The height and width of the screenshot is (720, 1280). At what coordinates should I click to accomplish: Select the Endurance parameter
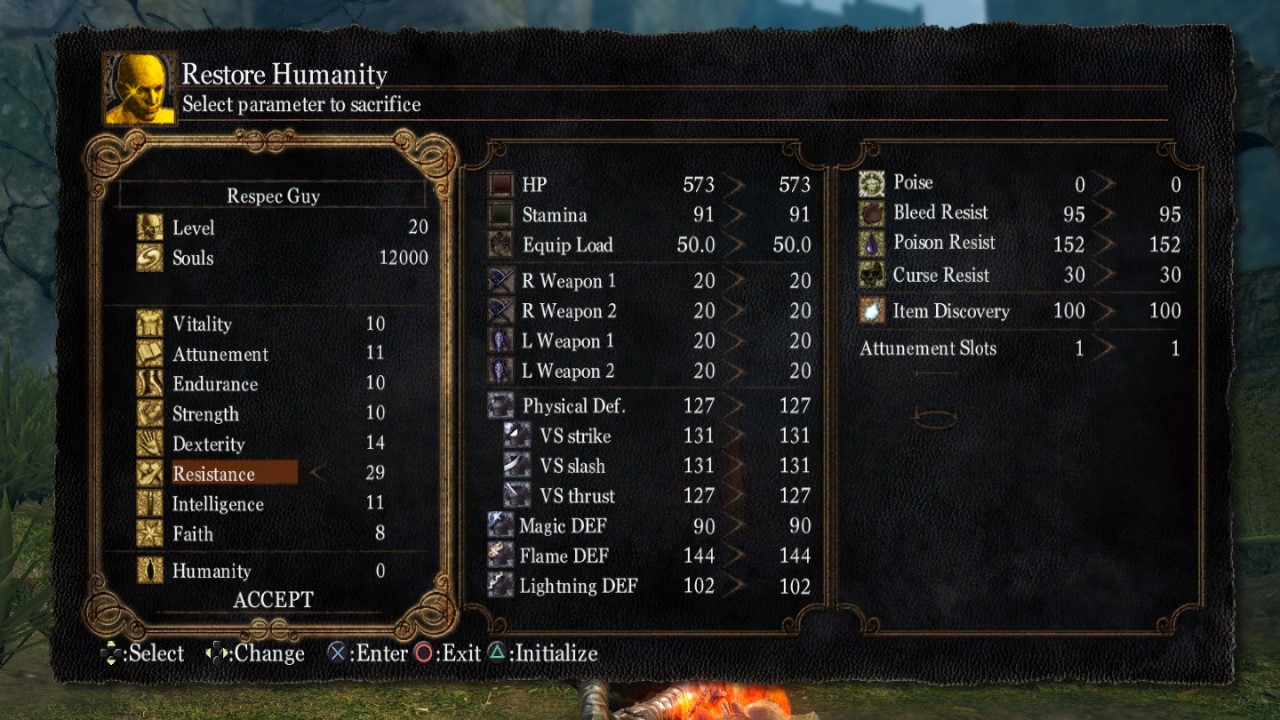point(215,384)
